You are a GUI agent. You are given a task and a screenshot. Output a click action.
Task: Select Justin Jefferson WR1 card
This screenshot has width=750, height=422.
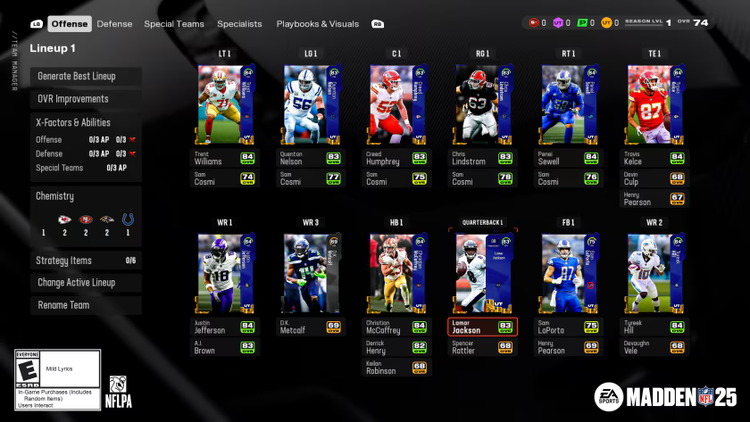coord(225,275)
